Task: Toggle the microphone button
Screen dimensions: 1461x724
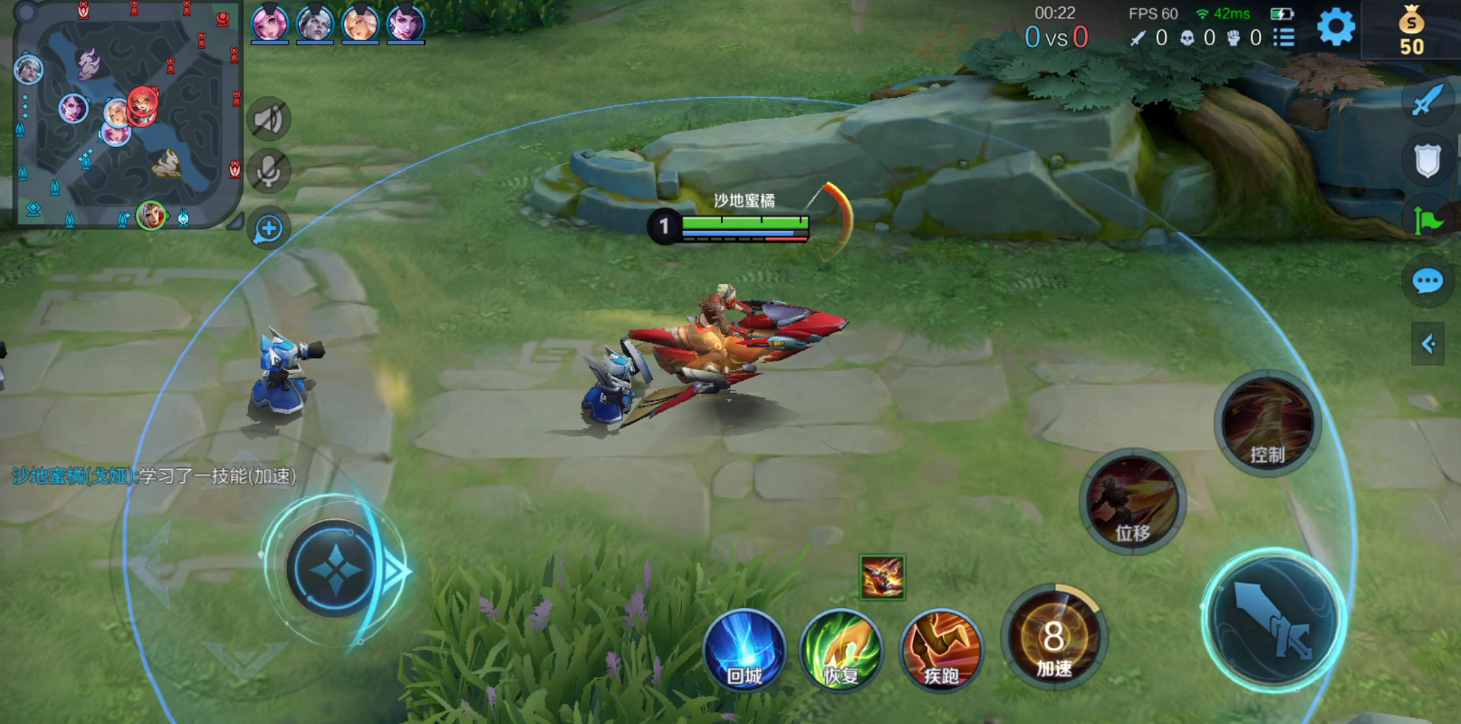Action: tap(267, 171)
